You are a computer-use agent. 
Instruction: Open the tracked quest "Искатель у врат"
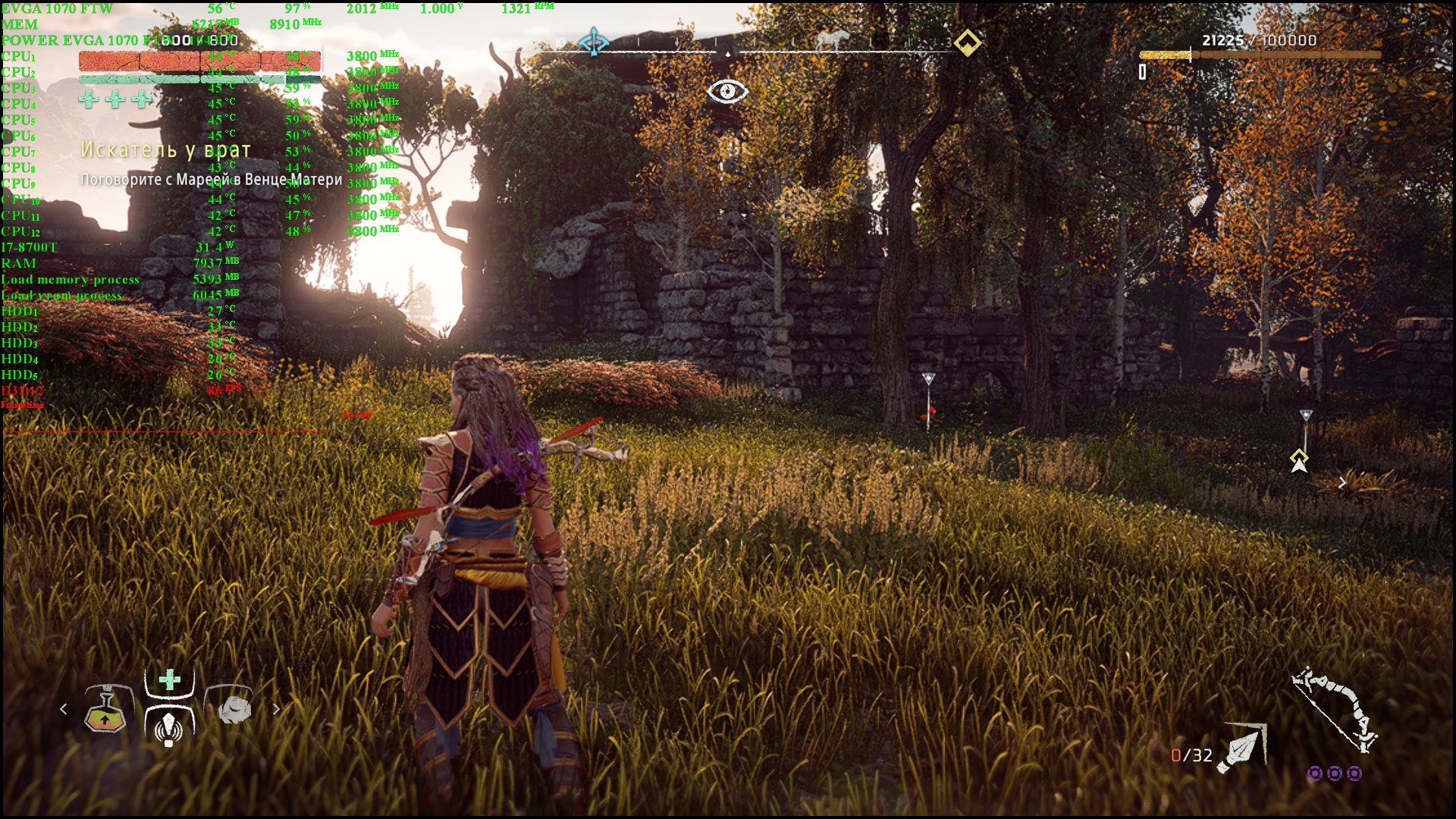[165, 150]
